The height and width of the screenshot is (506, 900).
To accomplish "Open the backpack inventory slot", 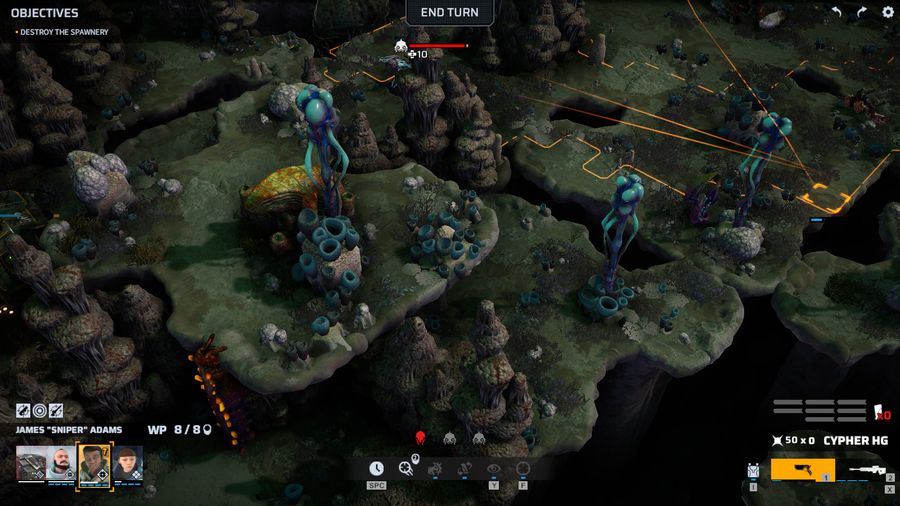I will 754,469.
